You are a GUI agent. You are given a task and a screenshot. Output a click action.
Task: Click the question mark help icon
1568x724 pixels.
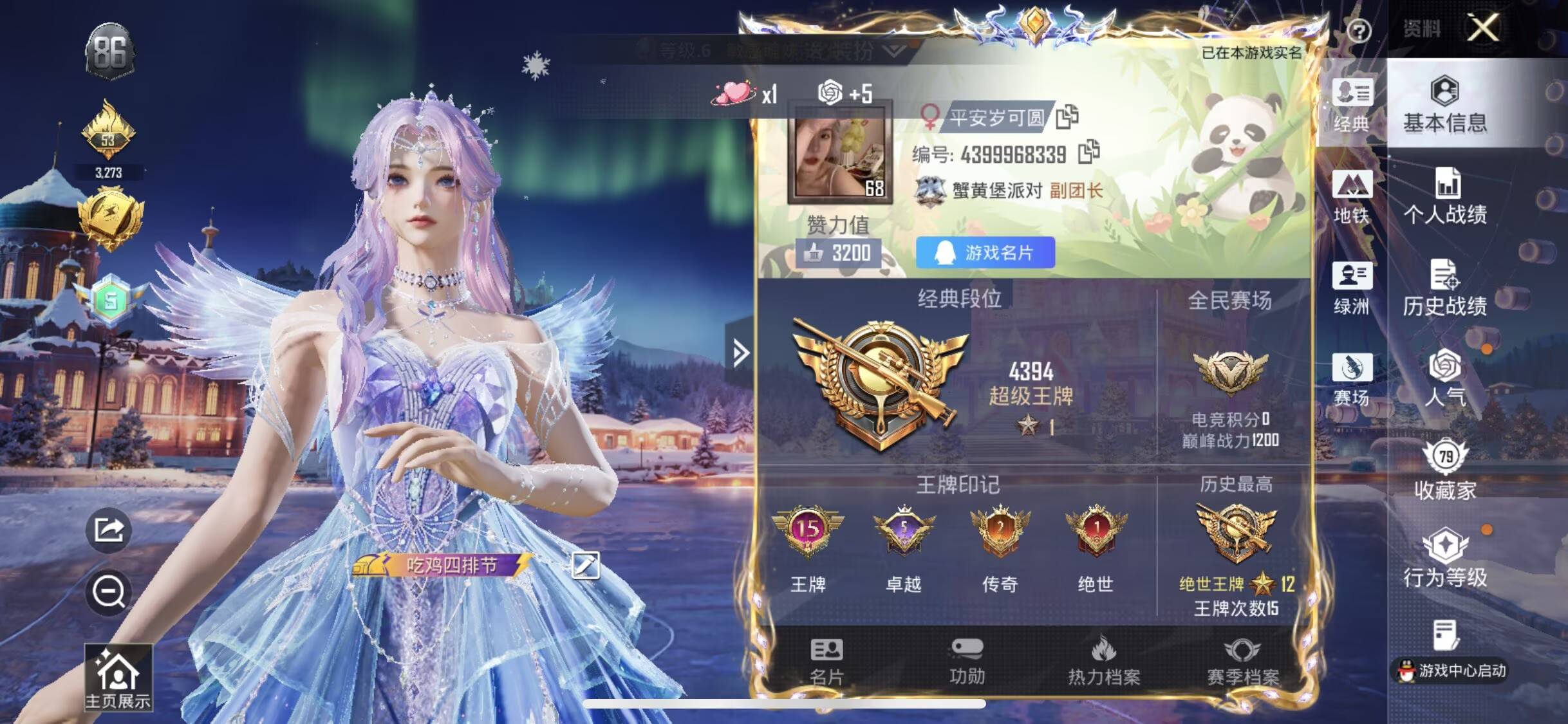point(1359,30)
